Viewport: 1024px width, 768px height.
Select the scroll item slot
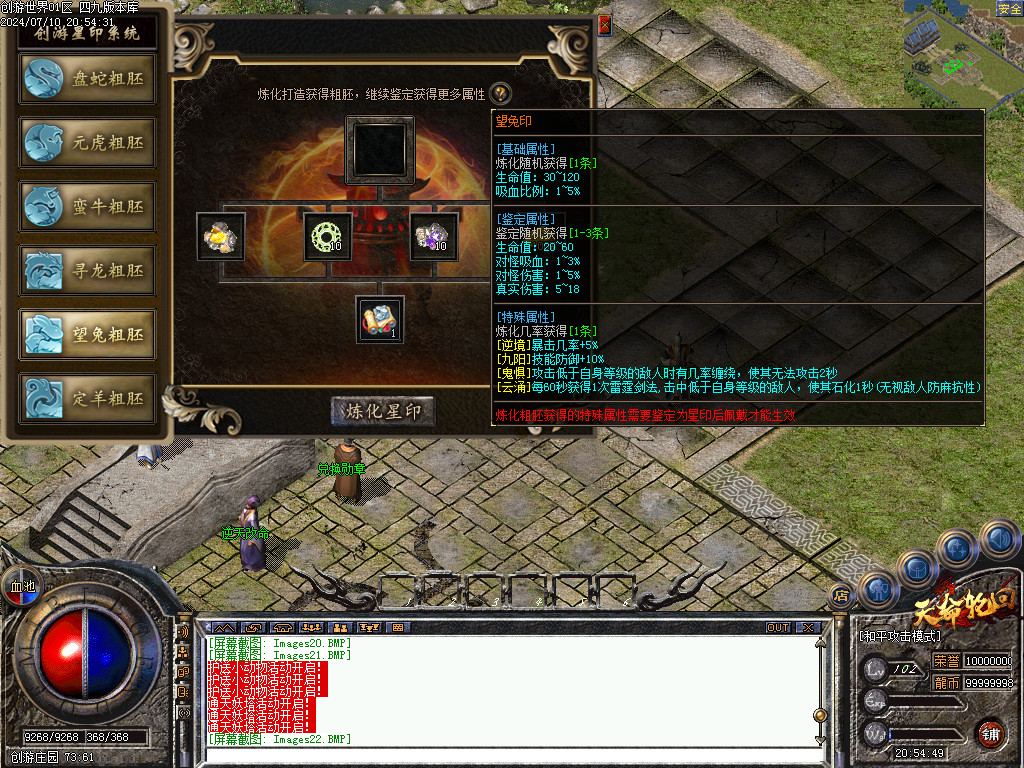tap(380, 320)
